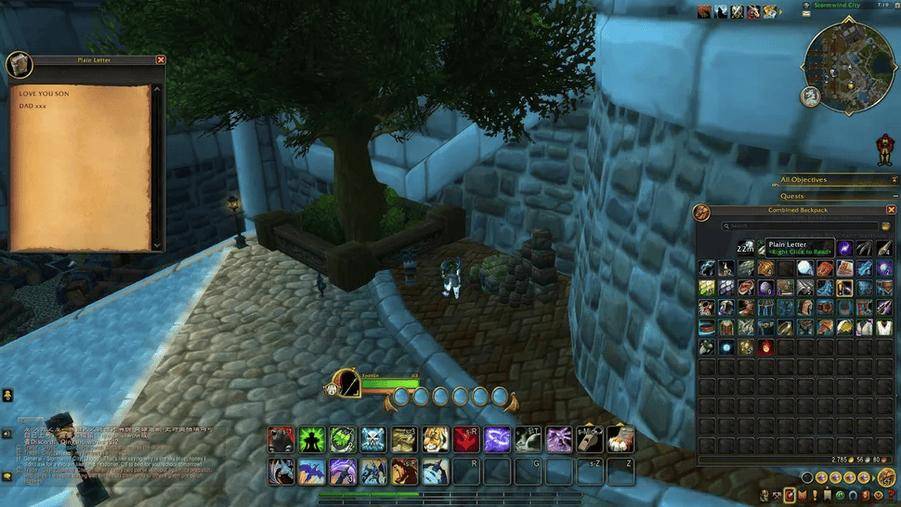This screenshot has height=507, width=901.
Task: Collapse the Quests section header
Action: (x=893, y=196)
